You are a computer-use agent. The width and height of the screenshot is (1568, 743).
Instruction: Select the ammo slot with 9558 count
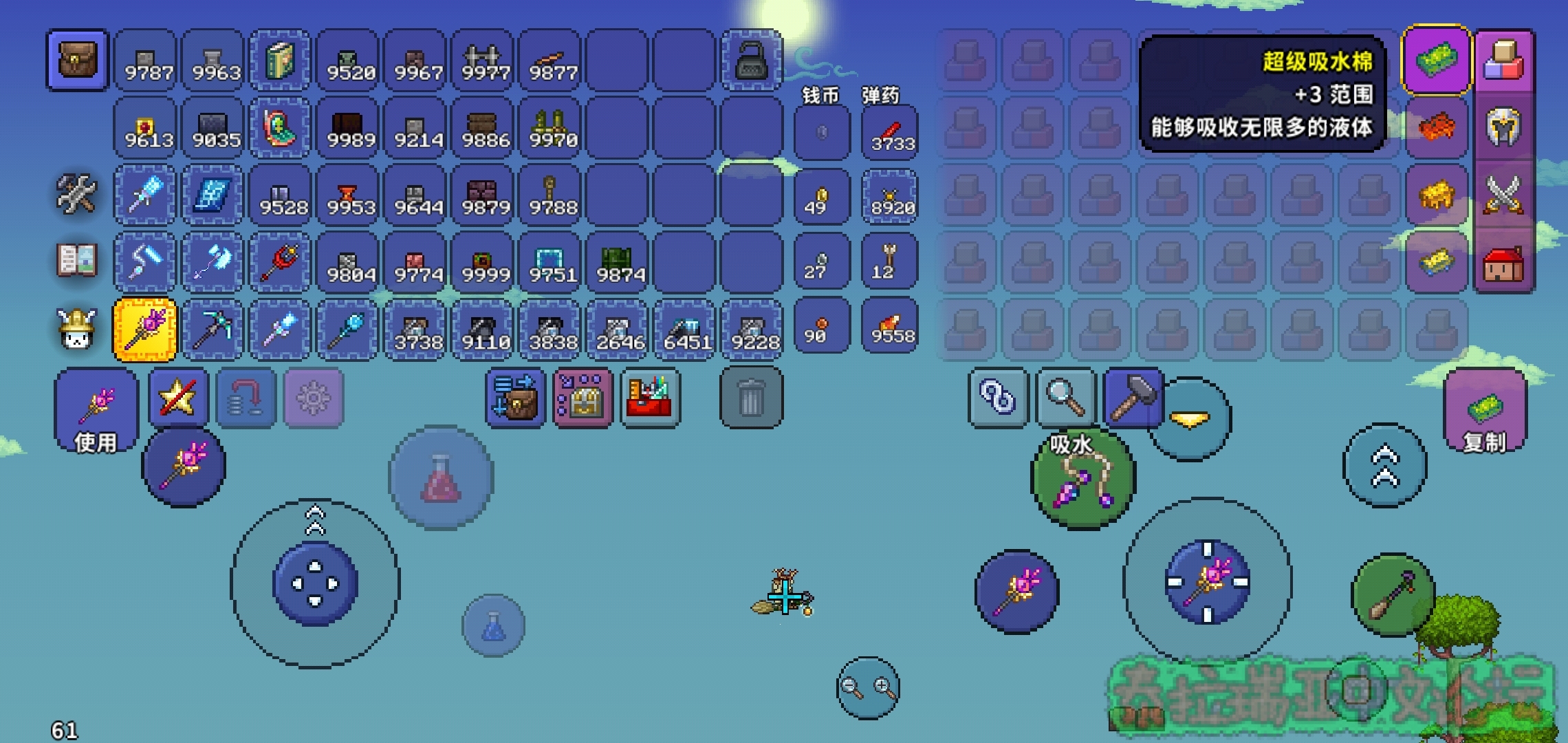point(891,326)
